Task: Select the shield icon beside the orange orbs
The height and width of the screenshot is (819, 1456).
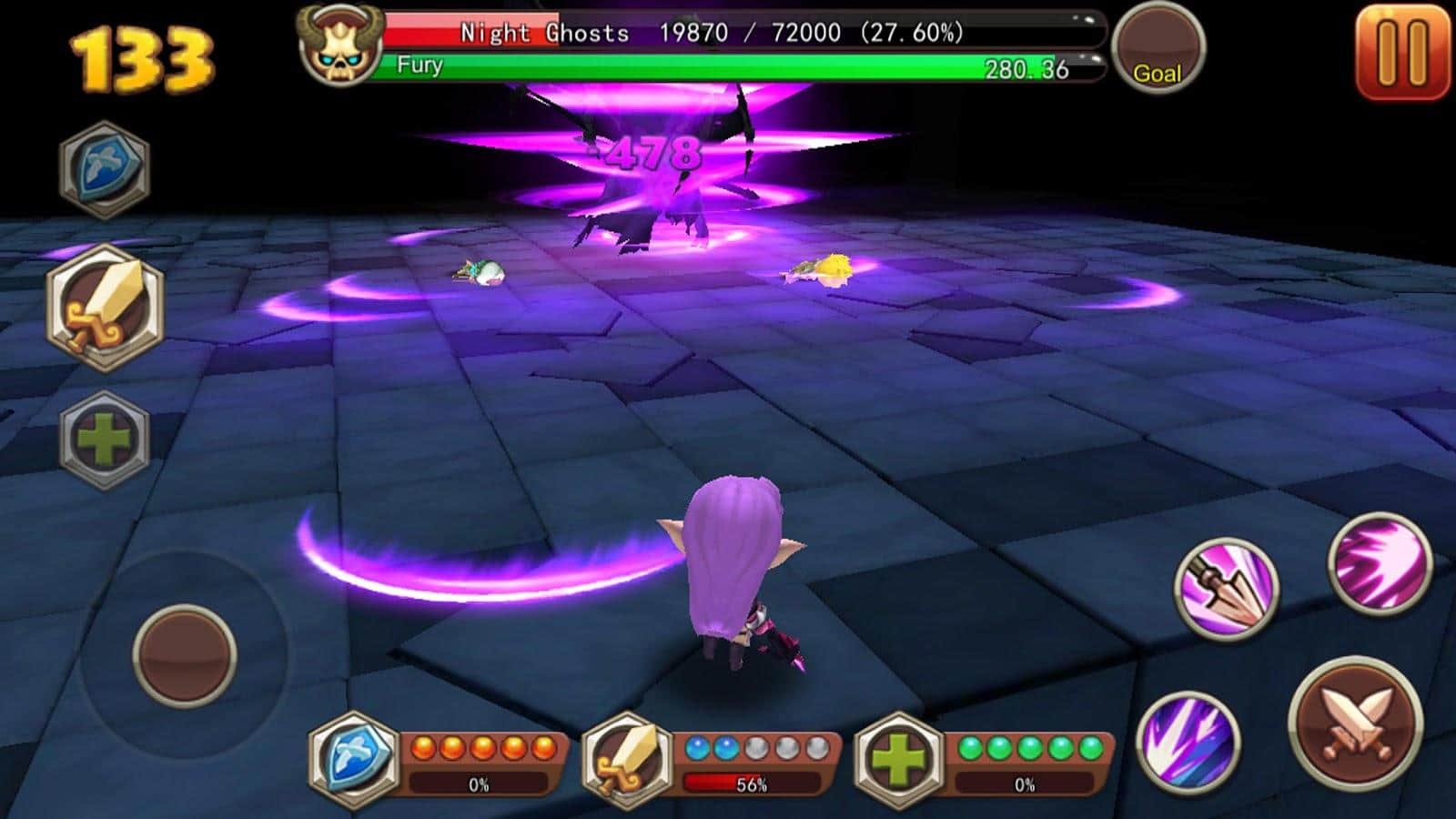Action: [x=354, y=758]
